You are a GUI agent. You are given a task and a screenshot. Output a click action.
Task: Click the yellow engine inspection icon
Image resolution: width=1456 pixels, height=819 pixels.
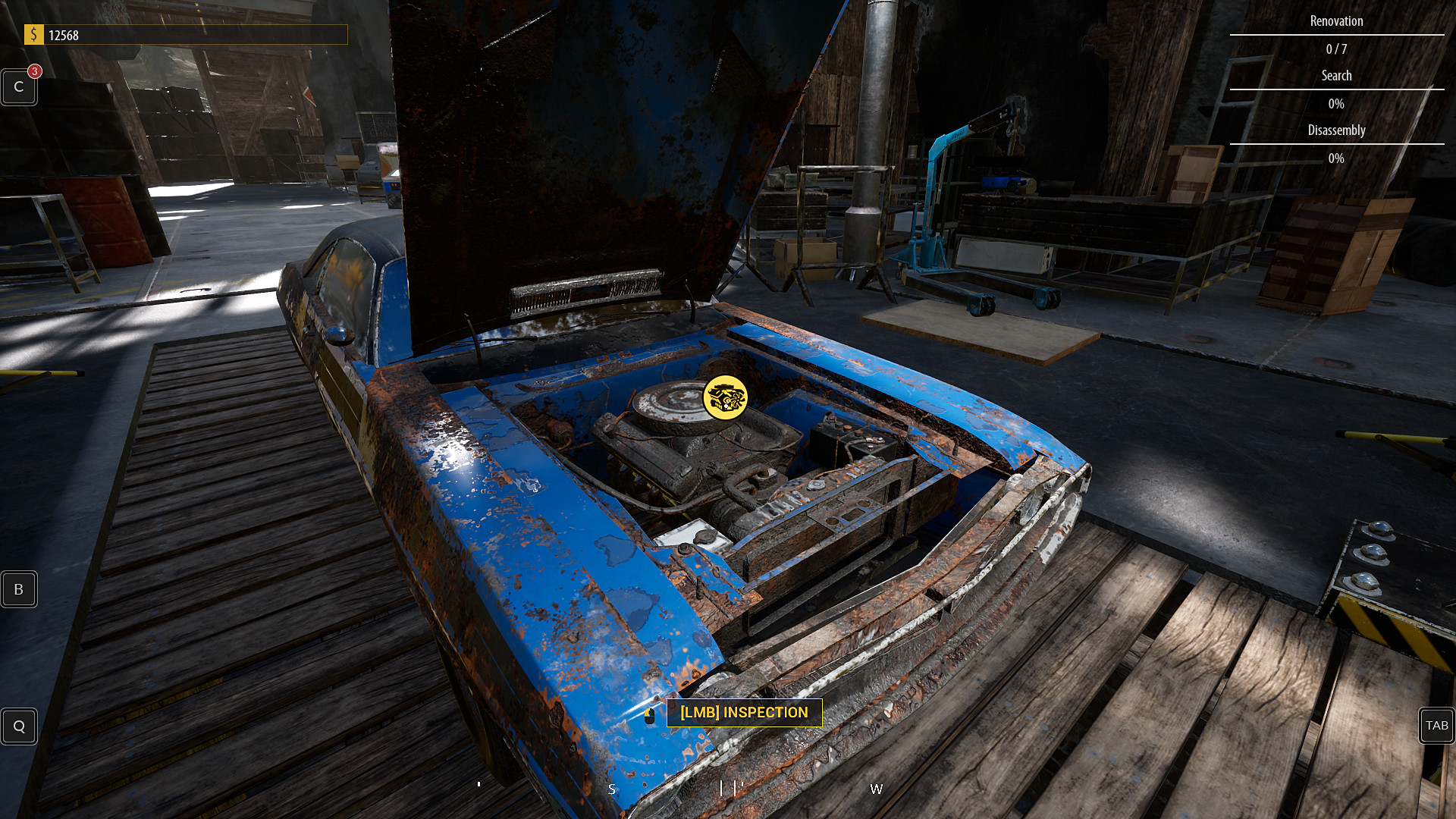(725, 396)
